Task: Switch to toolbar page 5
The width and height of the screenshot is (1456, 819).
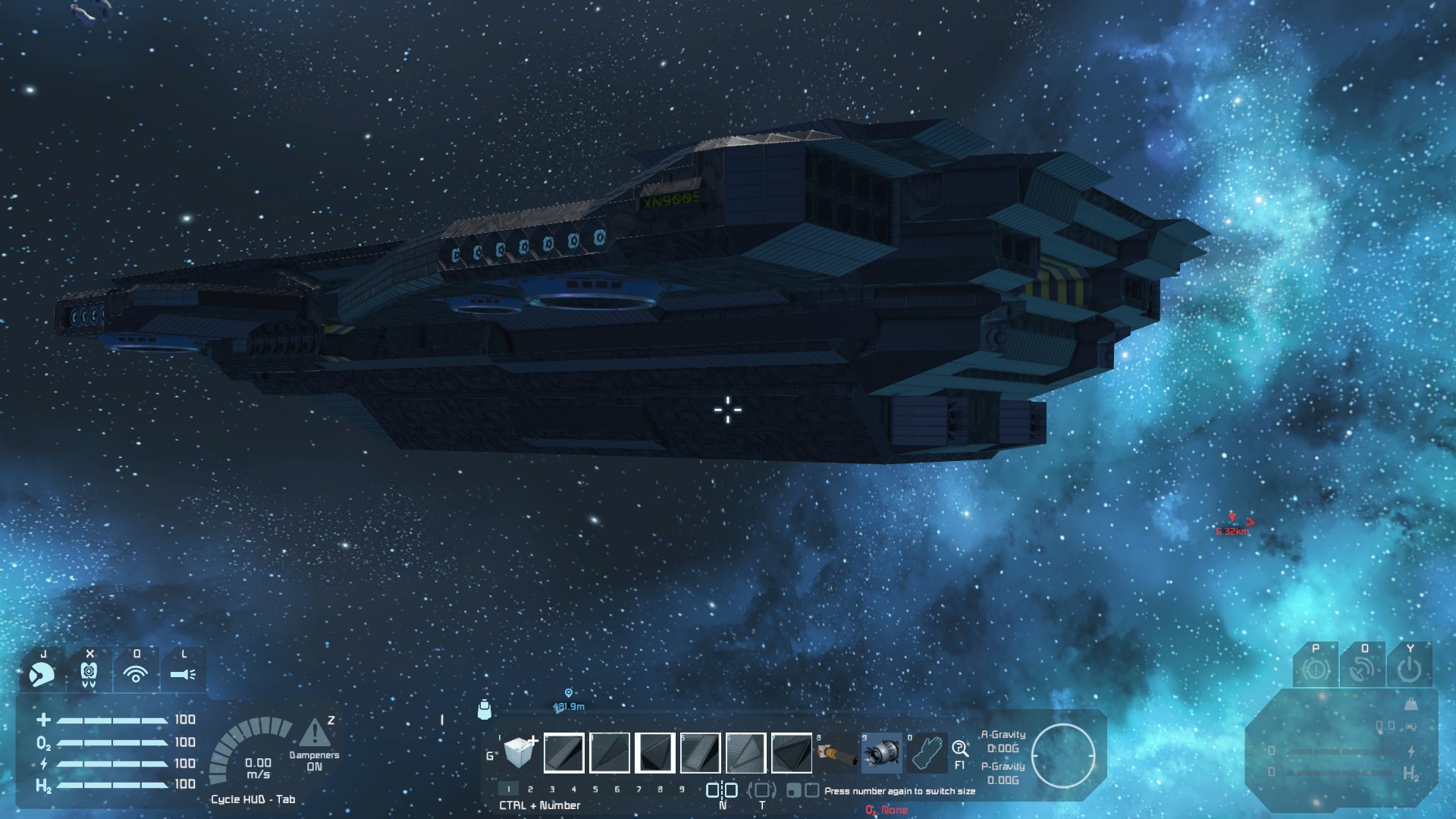Action: pyautogui.click(x=595, y=789)
